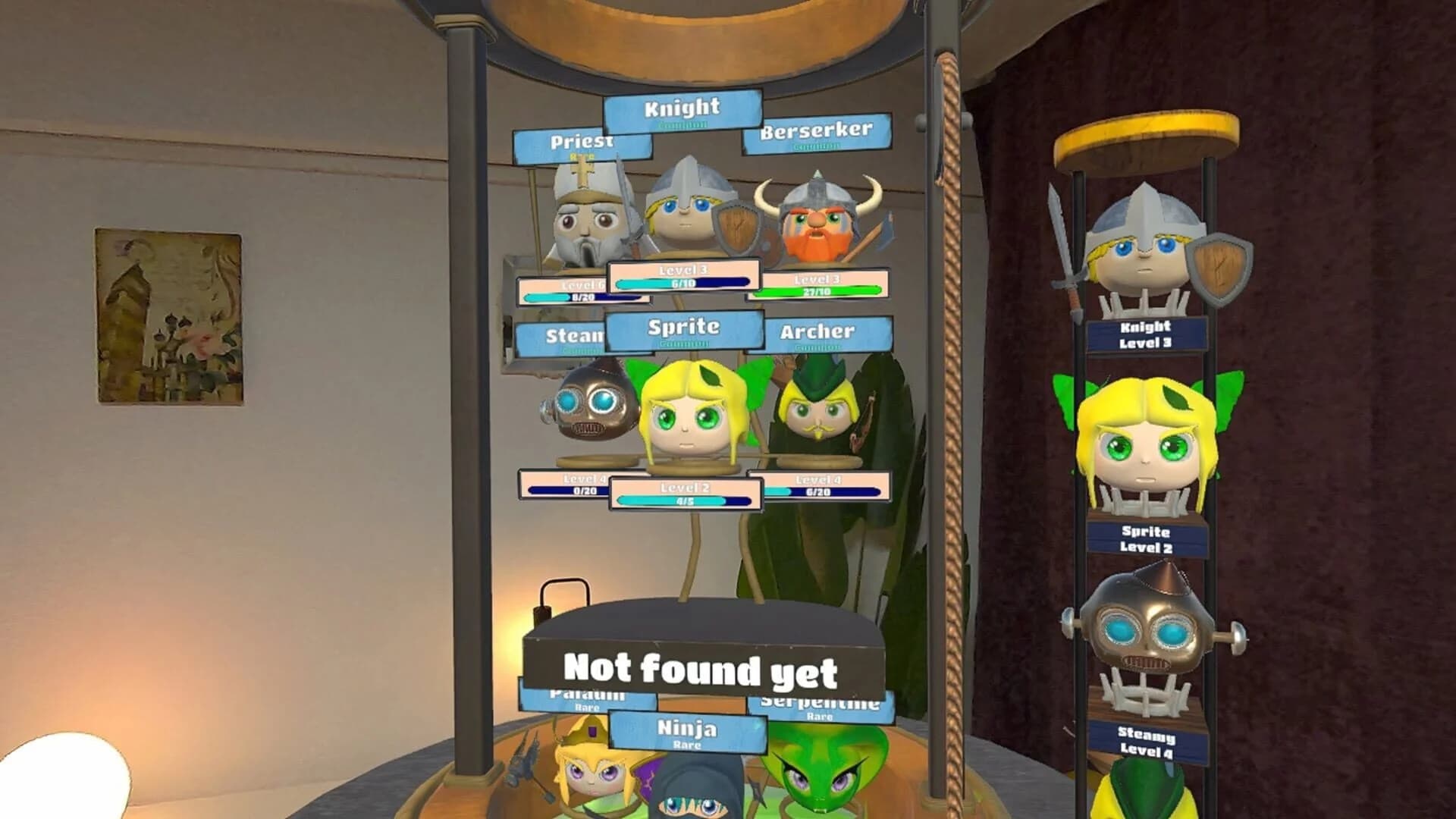Click the Priest Rare nameplate
1456x819 pixels.
click(580, 144)
